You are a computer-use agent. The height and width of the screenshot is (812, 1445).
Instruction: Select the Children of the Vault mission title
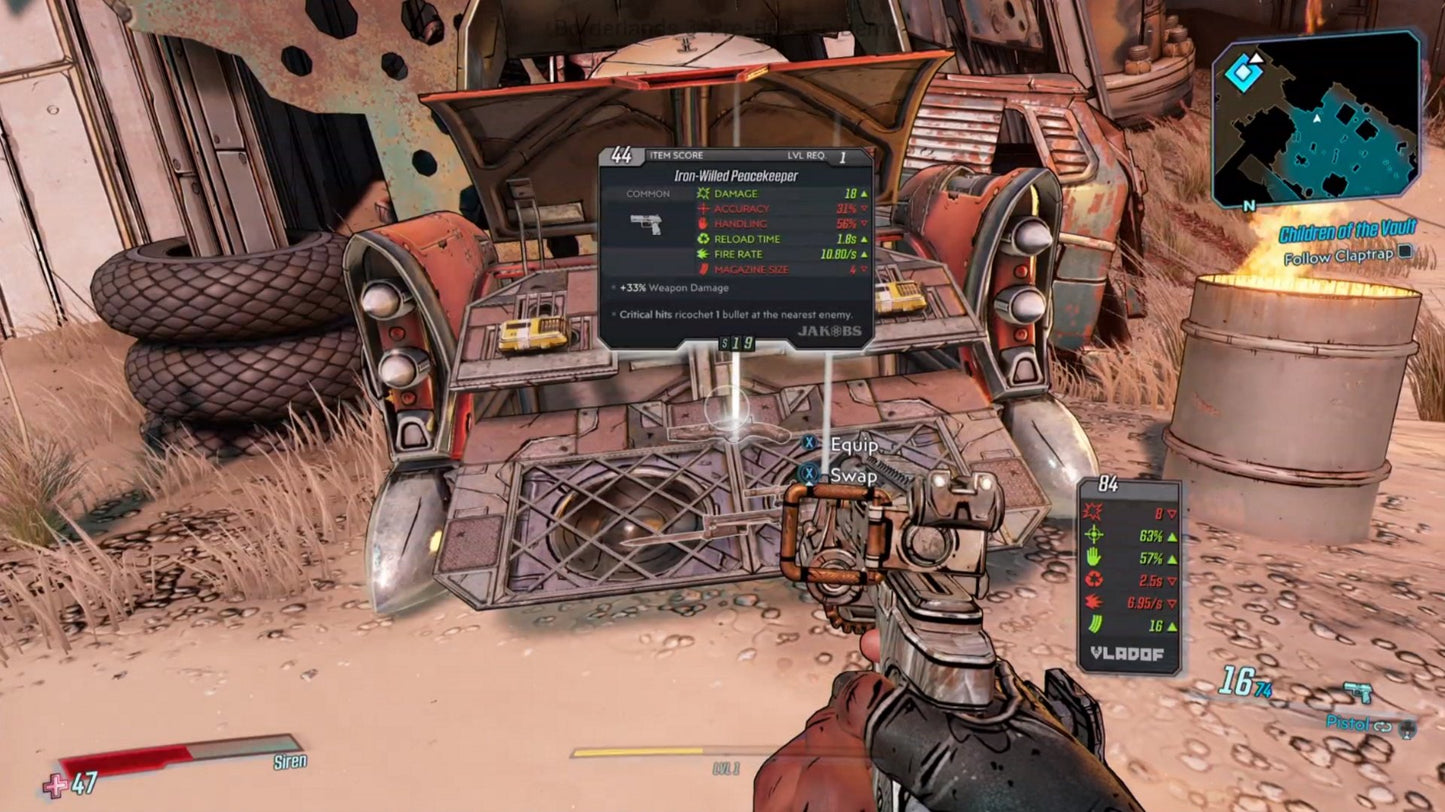click(1348, 233)
